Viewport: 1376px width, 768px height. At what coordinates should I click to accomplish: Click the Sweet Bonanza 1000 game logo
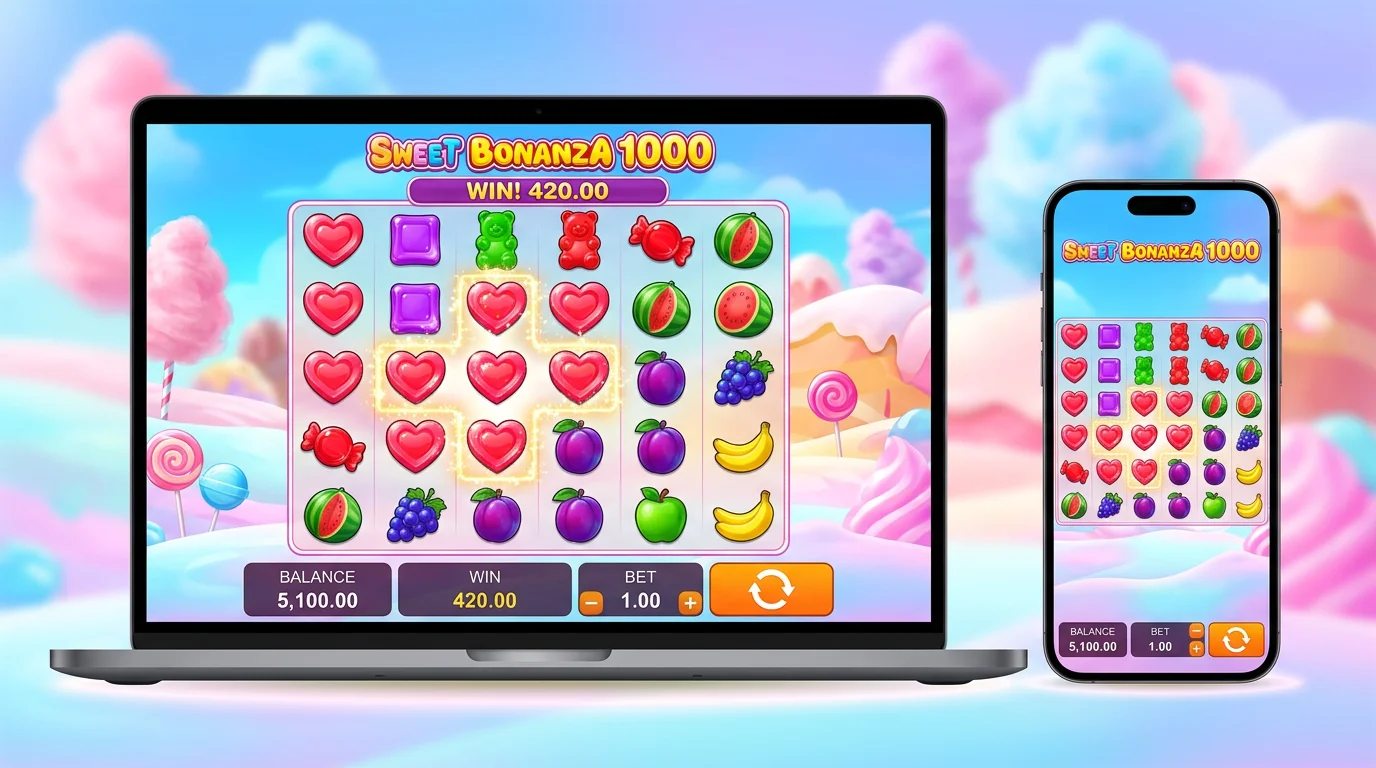point(540,152)
